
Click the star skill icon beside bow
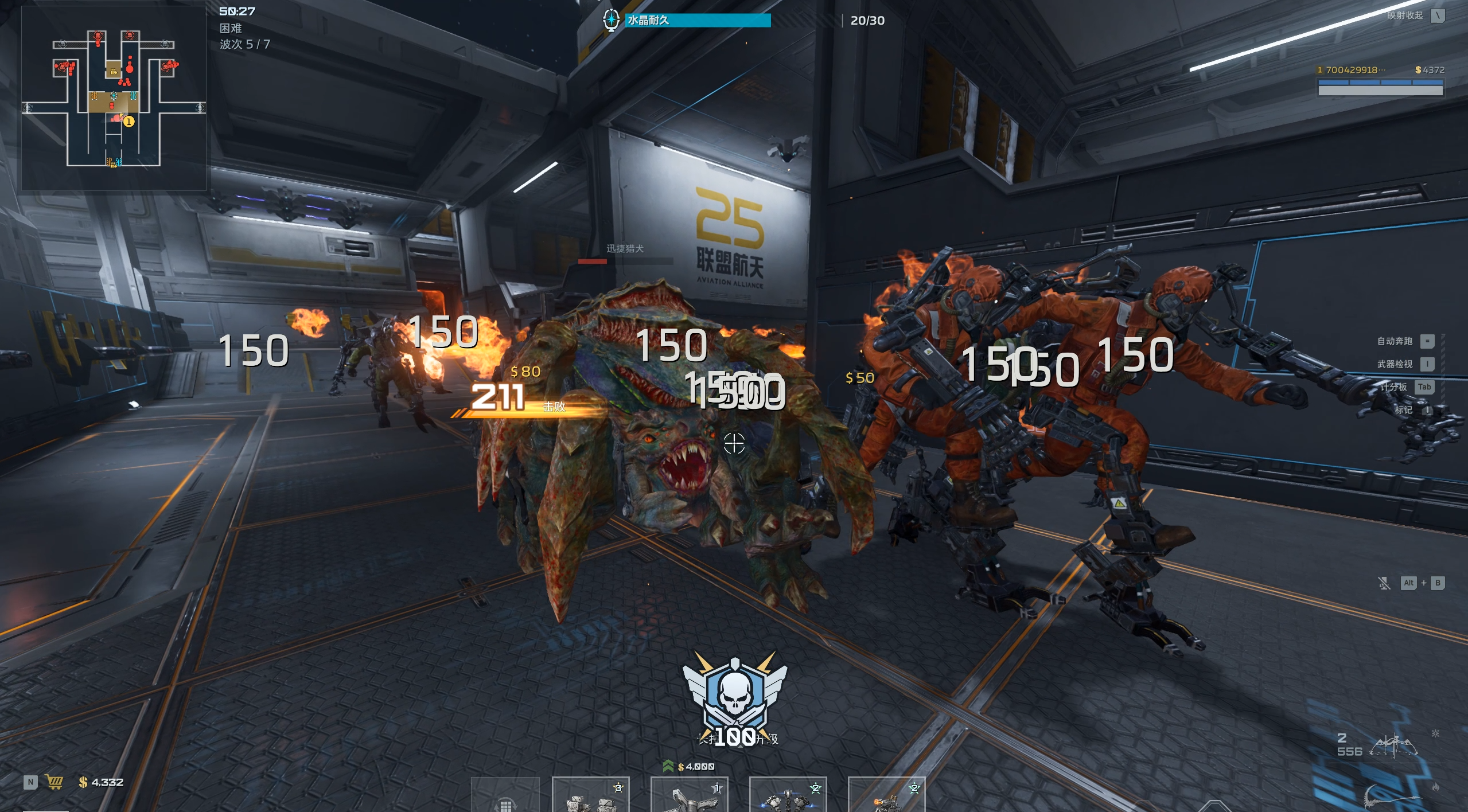1435,733
